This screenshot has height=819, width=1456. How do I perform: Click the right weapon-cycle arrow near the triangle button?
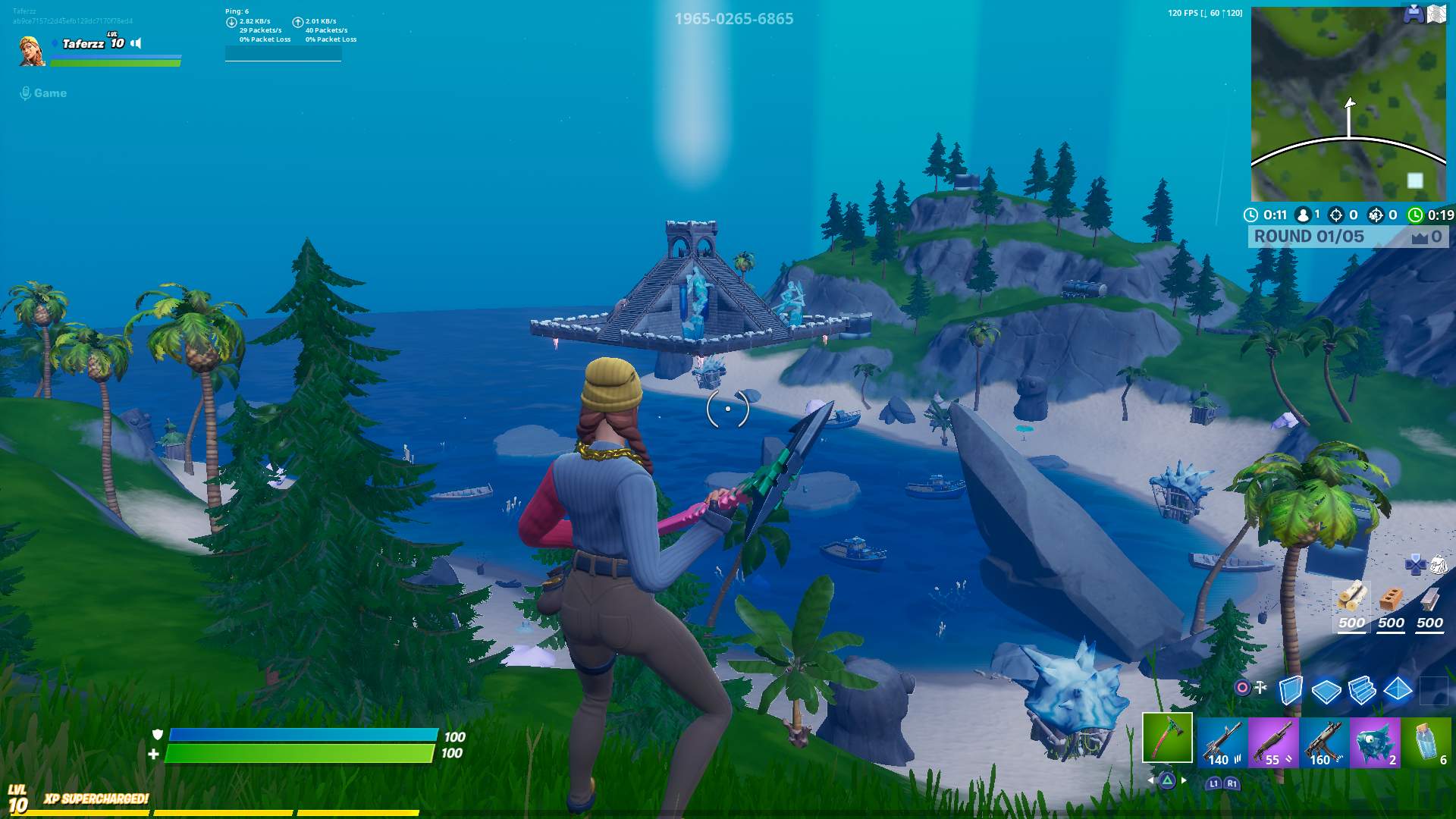[1183, 781]
